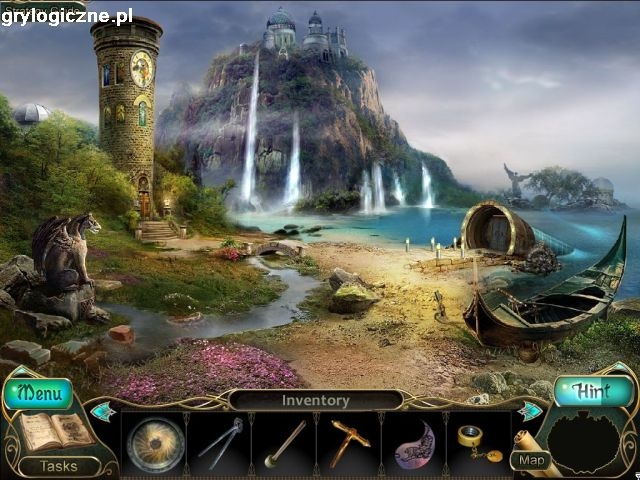Pick the metal tongs from inventory
This screenshot has height=480, width=640.
[x=220, y=443]
